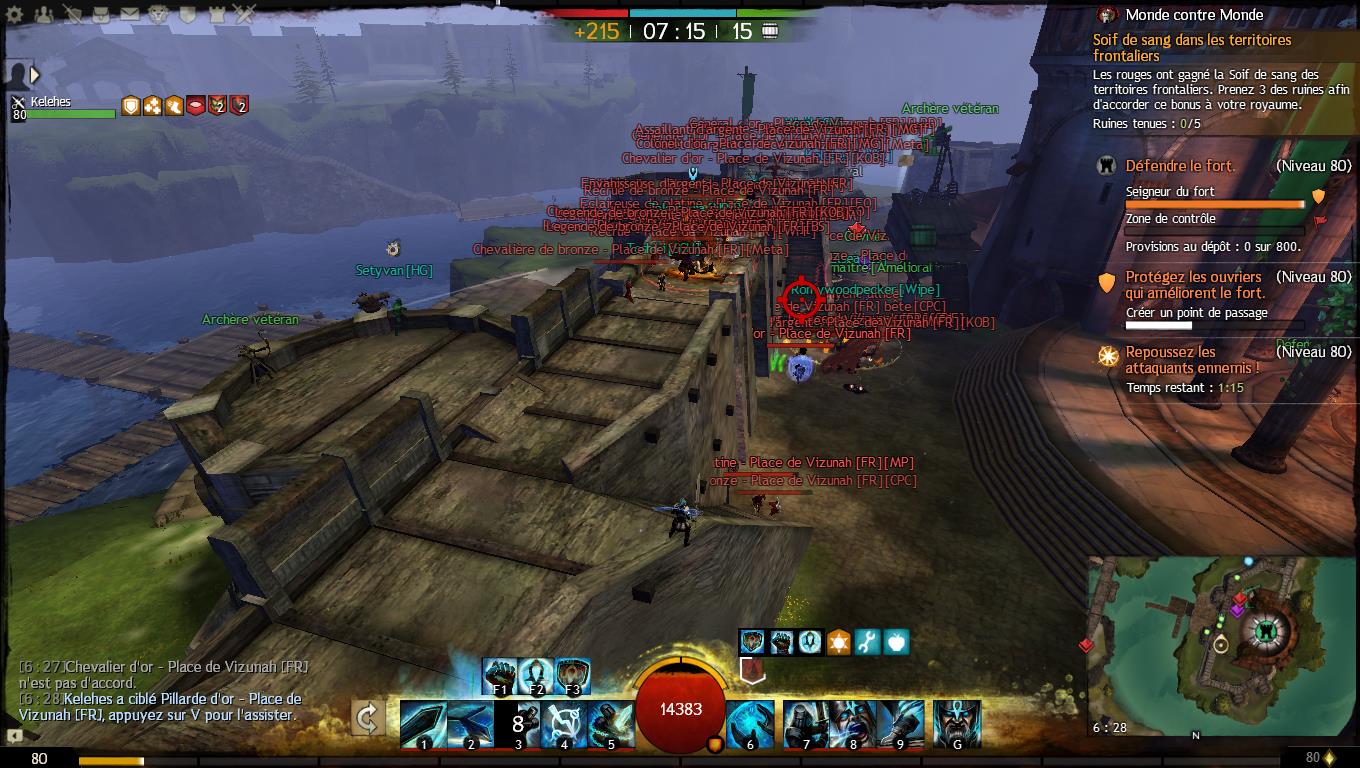Image resolution: width=1360 pixels, height=768 pixels.
Task: Use weapon skill 1 blade attack
Action: coord(423,724)
